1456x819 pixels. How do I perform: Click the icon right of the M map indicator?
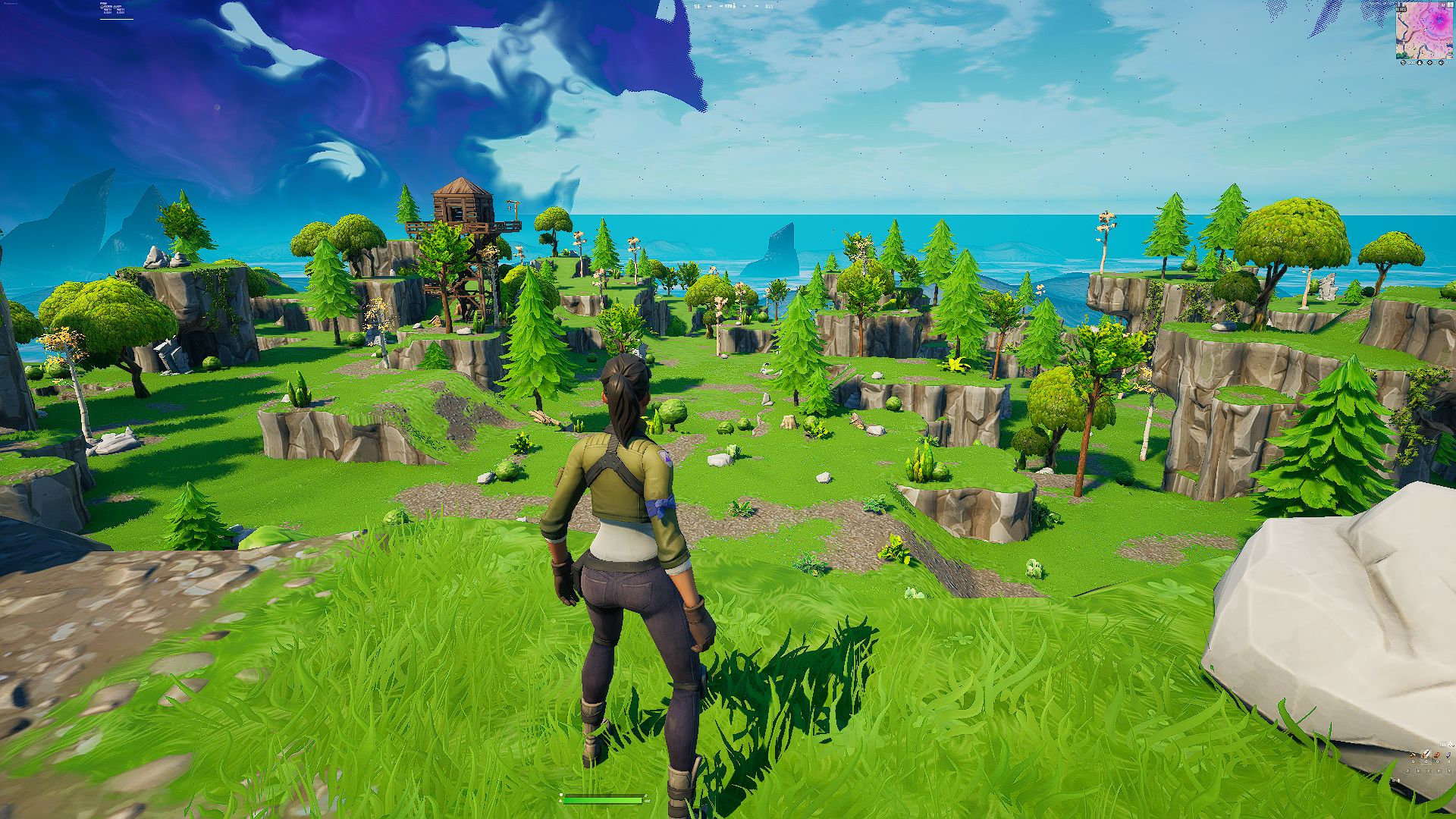point(1451,5)
